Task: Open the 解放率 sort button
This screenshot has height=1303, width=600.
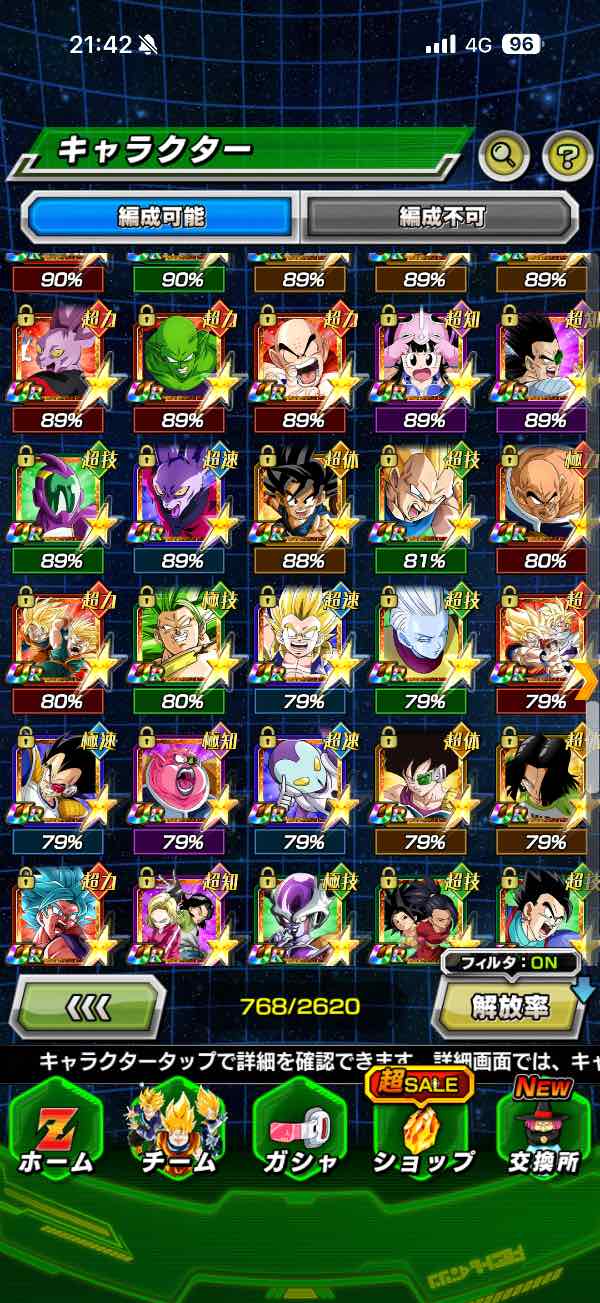Action: point(510,1008)
